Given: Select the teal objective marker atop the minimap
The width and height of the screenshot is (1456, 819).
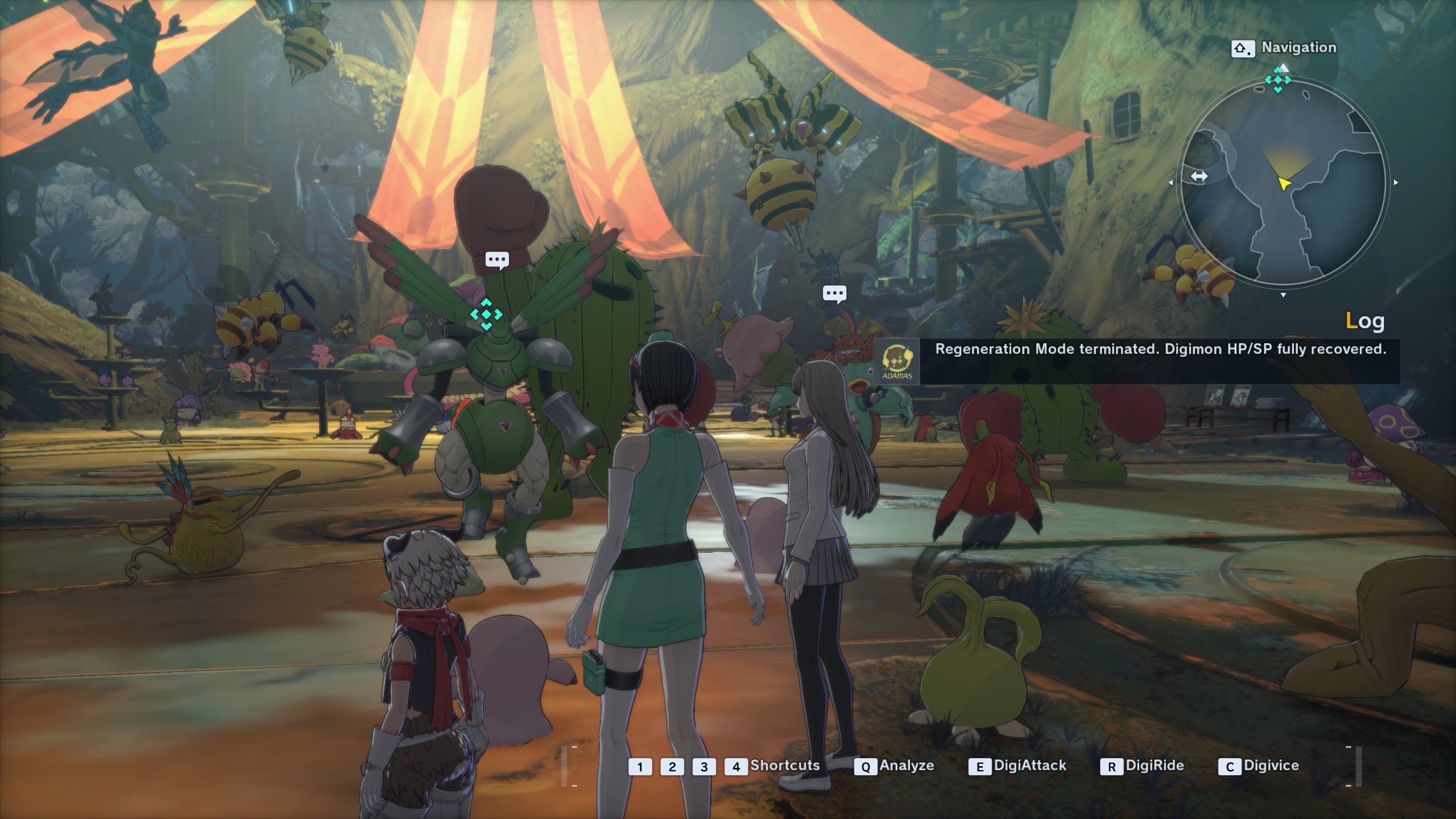Looking at the screenshot, I should tap(1278, 80).
